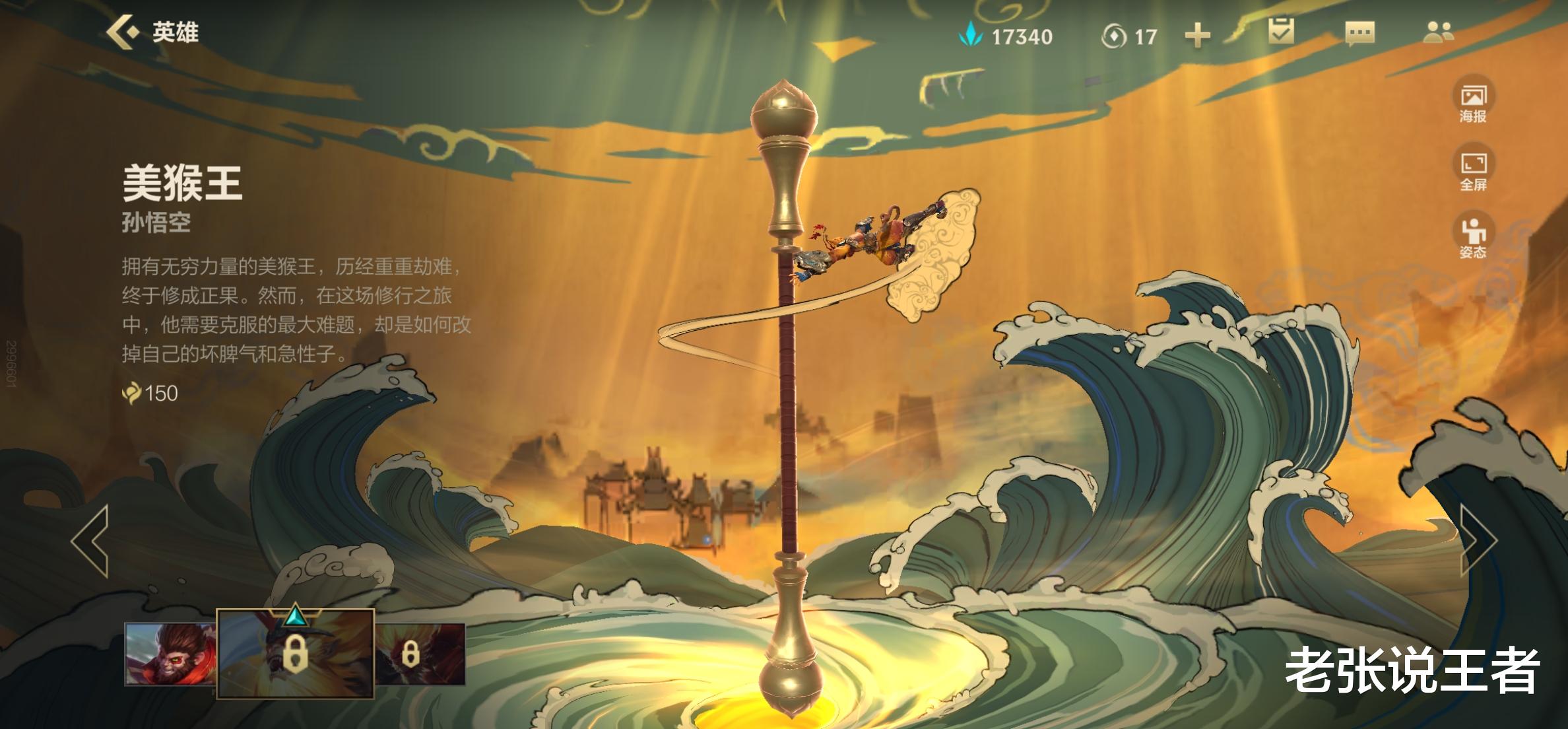
Task: Go back to the 英雄 hero list
Action: click(153, 32)
